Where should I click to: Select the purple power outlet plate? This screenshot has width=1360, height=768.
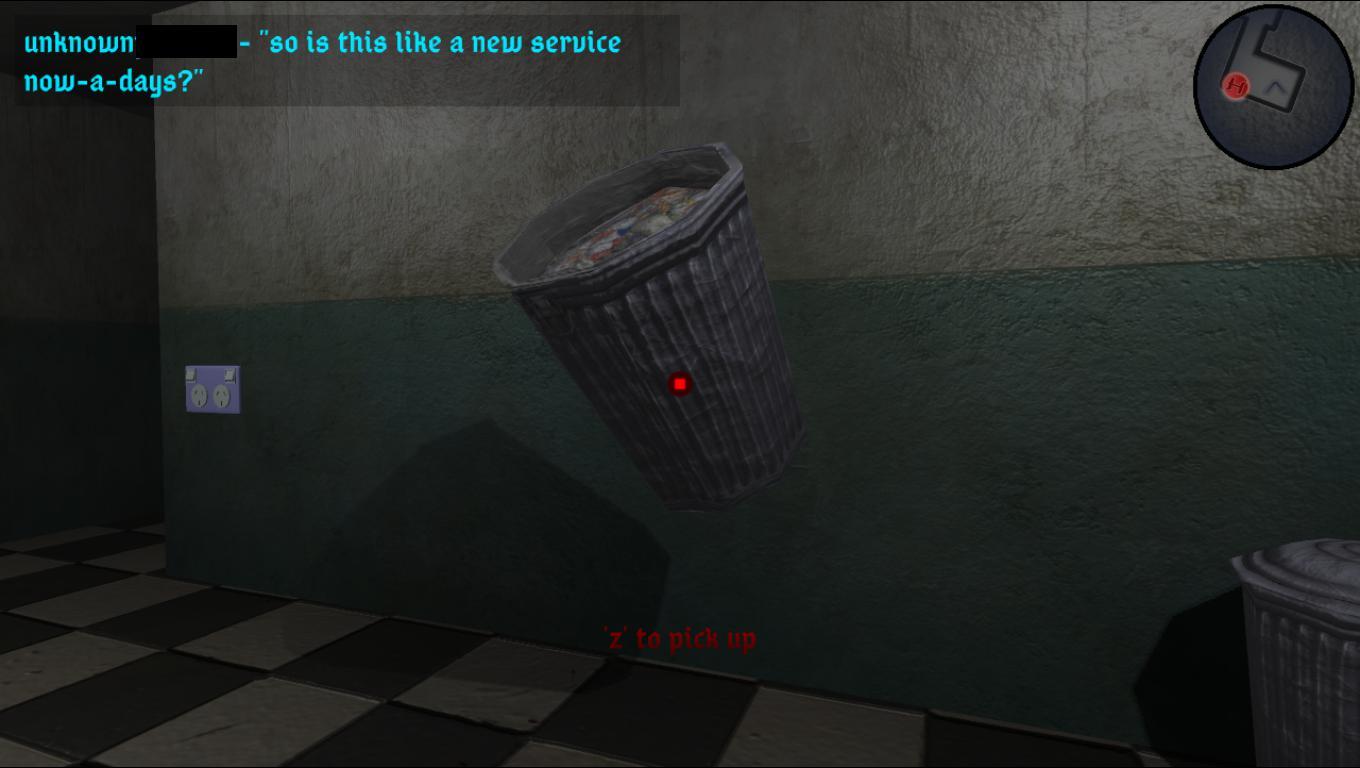click(x=212, y=388)
